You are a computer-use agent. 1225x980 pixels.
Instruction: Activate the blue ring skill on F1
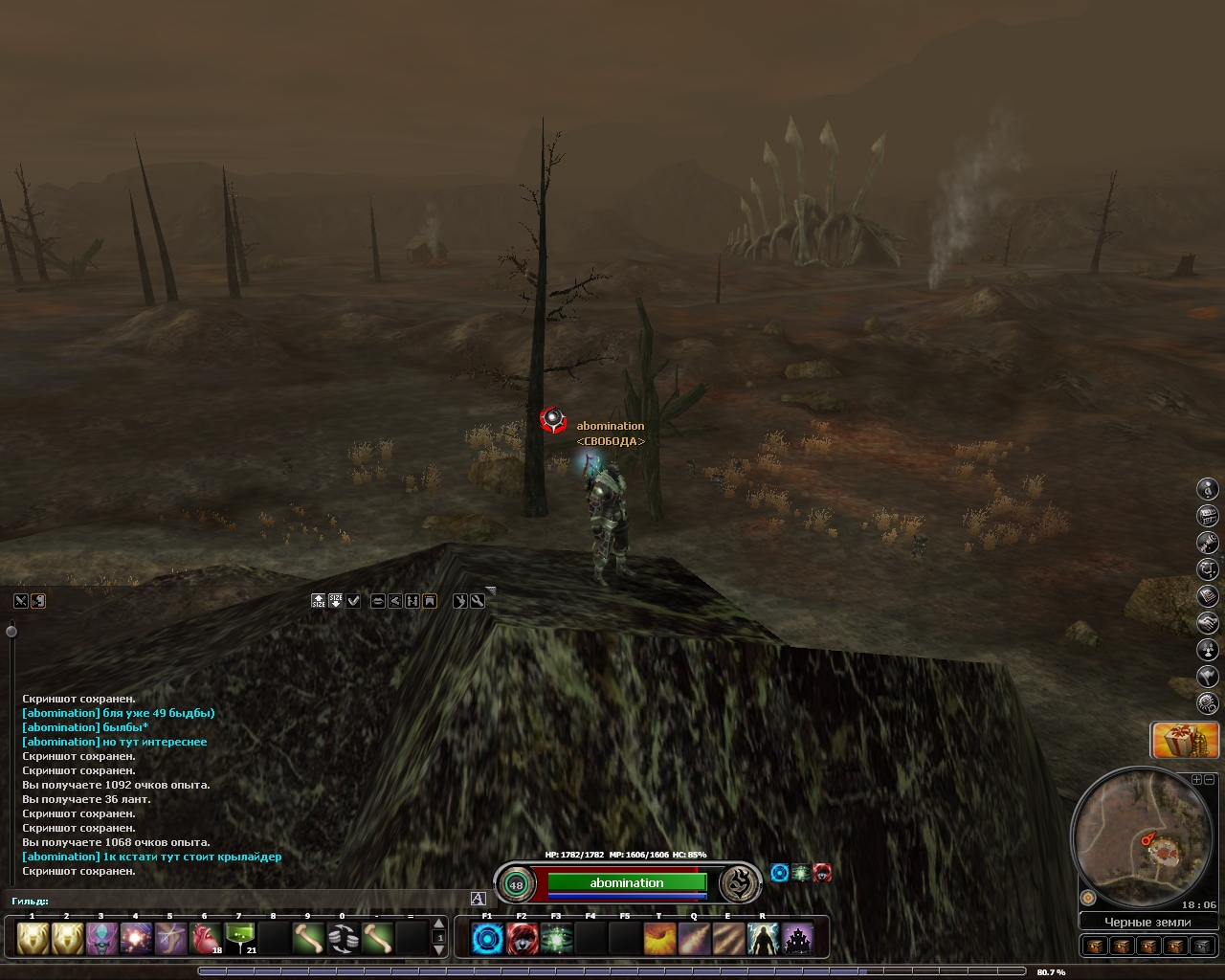point(487,938)
